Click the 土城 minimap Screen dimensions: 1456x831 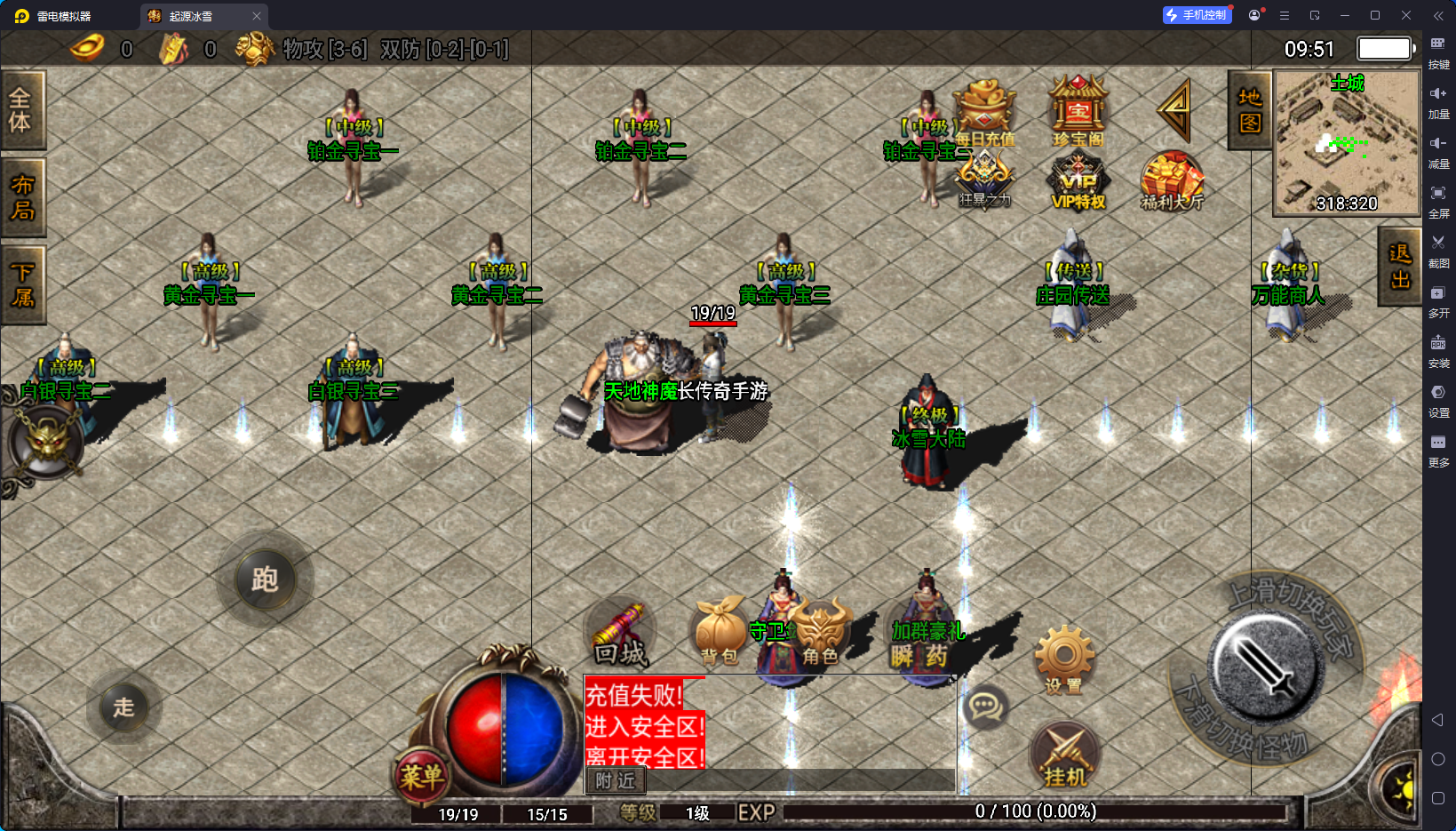[x=1347, y=142]
